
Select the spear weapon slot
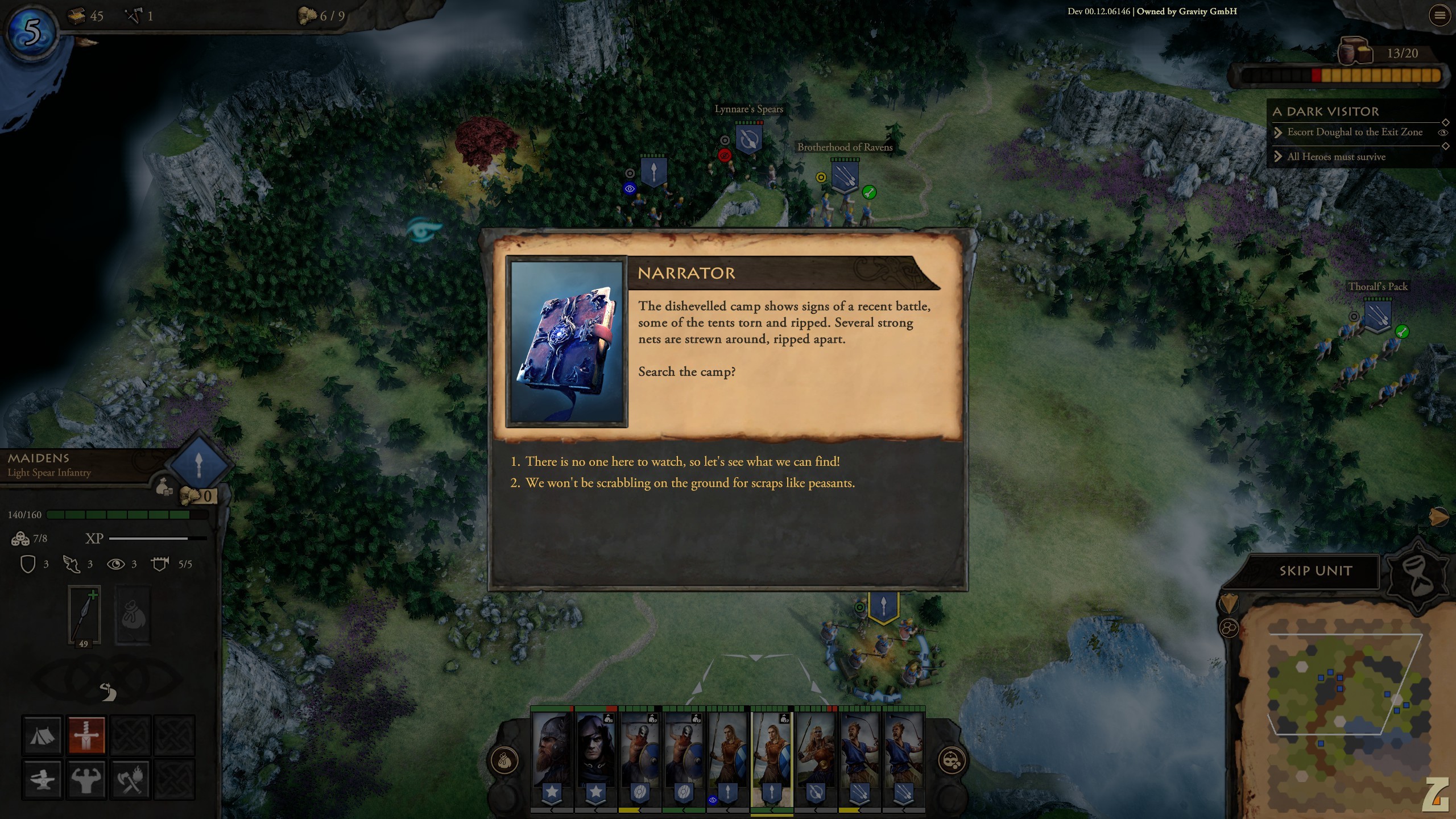pyautogui.click(x=84, y=614)
